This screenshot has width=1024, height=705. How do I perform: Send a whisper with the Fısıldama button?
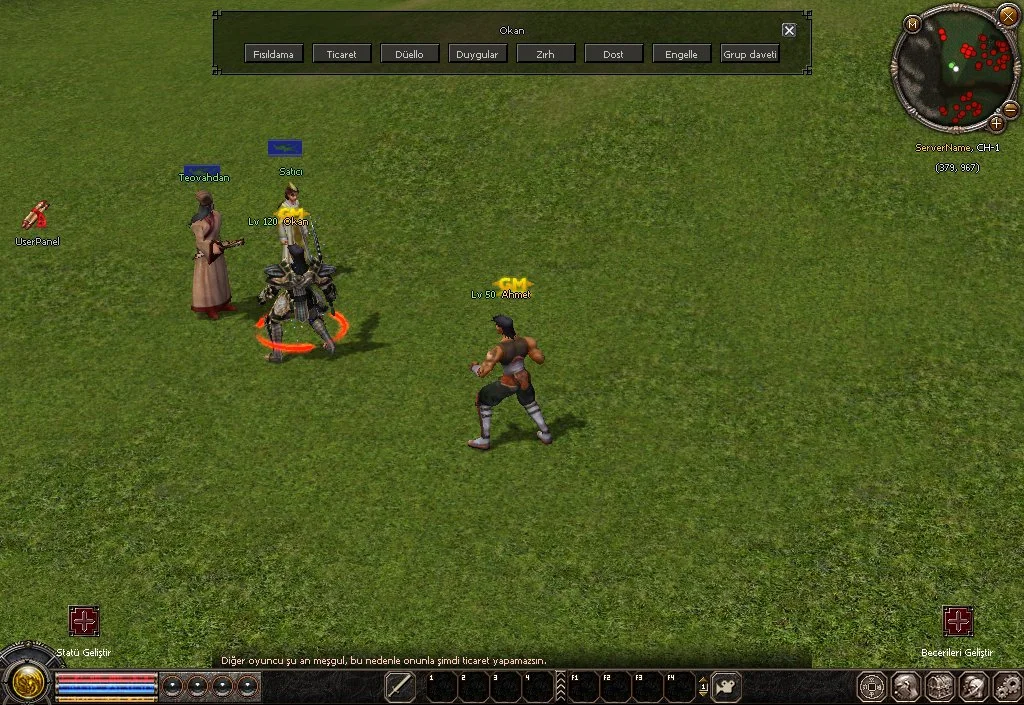click(273, 54)
